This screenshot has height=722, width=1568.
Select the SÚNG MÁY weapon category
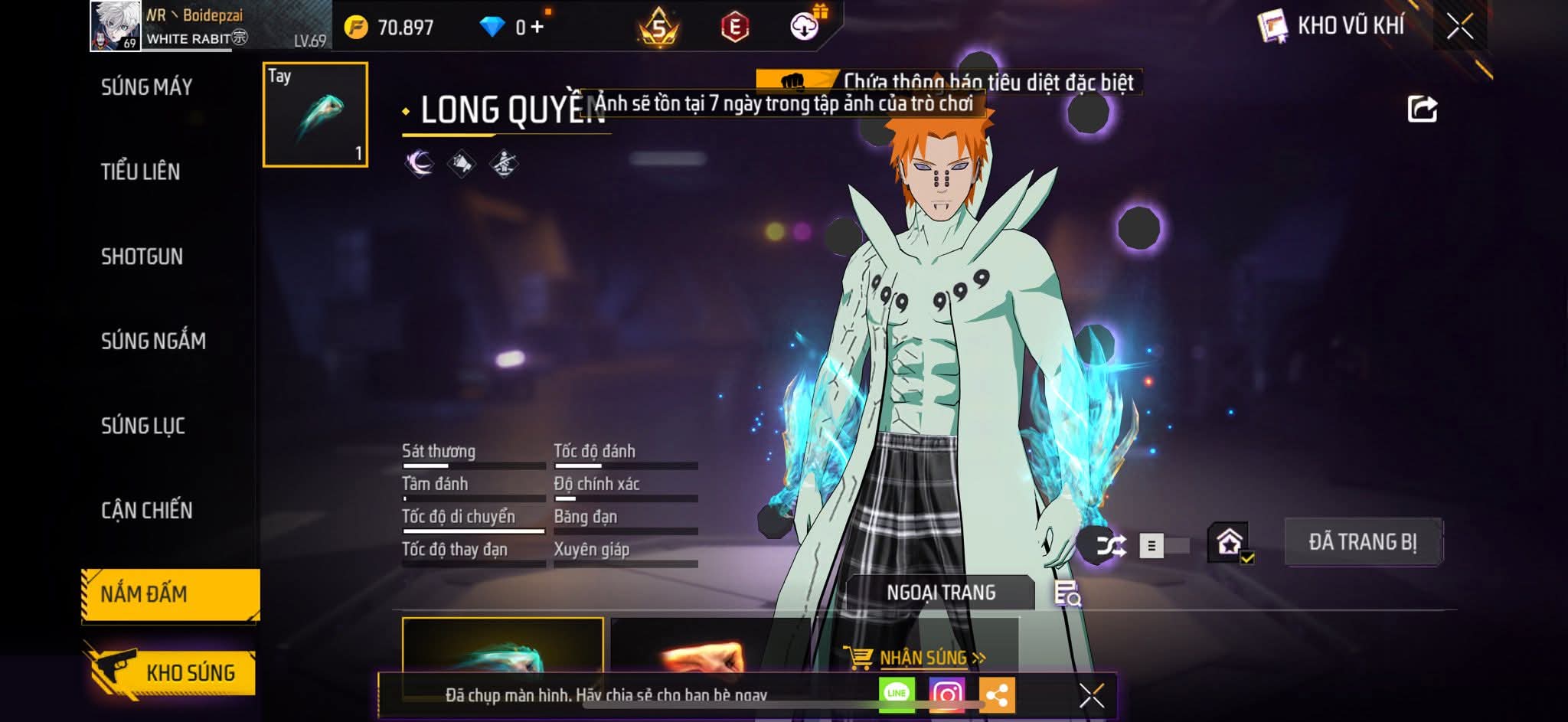pos(146,87)
